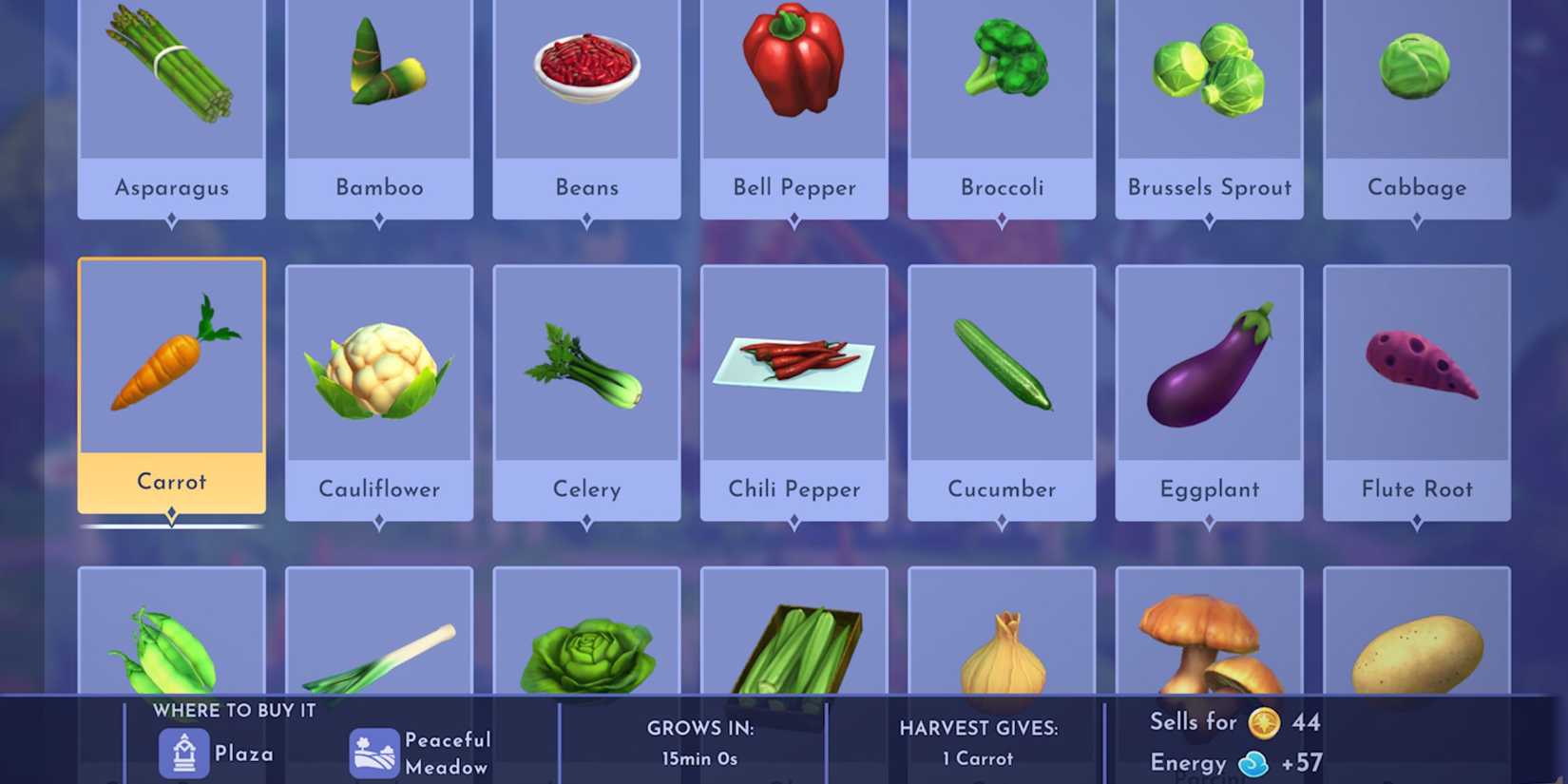Click the Celery label
This screenshot has height=784, width=1568.
(586, 488)
